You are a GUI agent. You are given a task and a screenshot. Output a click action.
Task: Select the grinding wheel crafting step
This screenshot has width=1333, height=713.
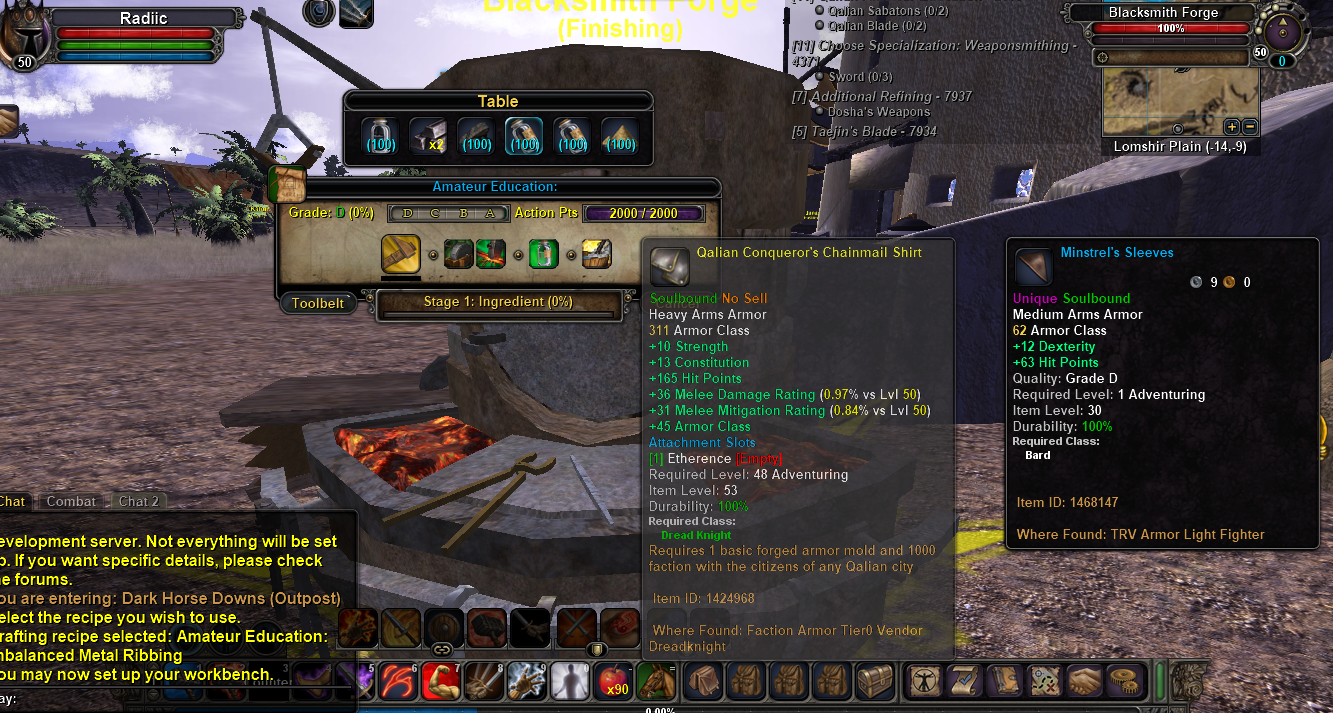coord(459,254)
